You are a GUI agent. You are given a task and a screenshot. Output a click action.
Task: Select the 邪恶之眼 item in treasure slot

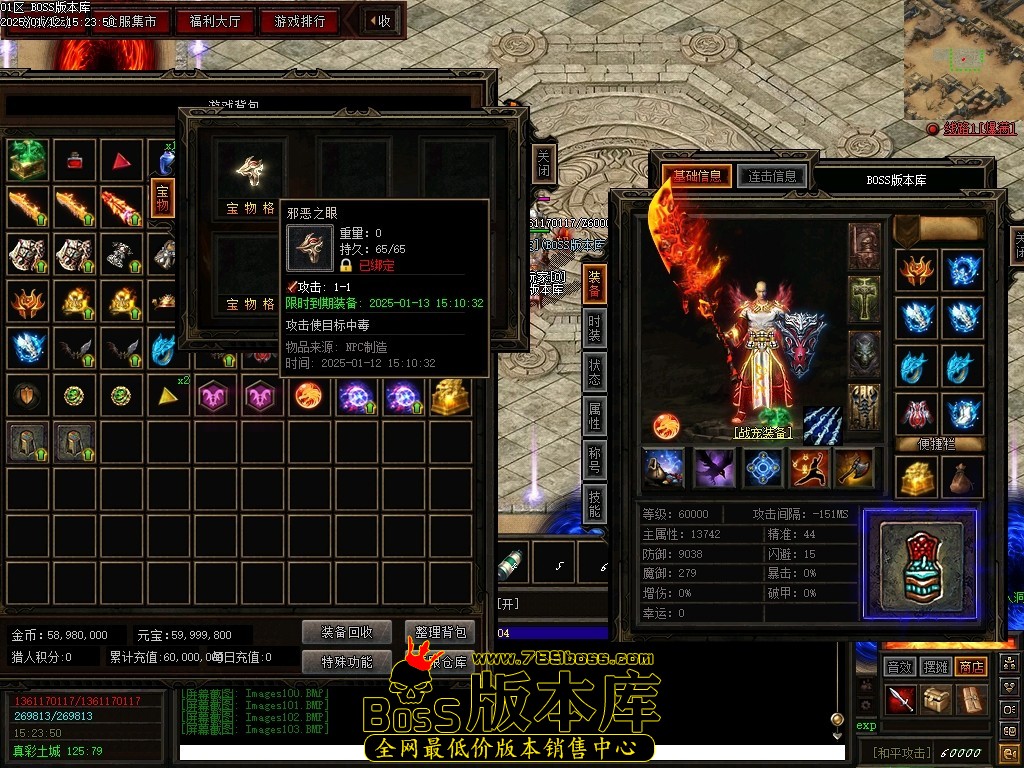249,169
